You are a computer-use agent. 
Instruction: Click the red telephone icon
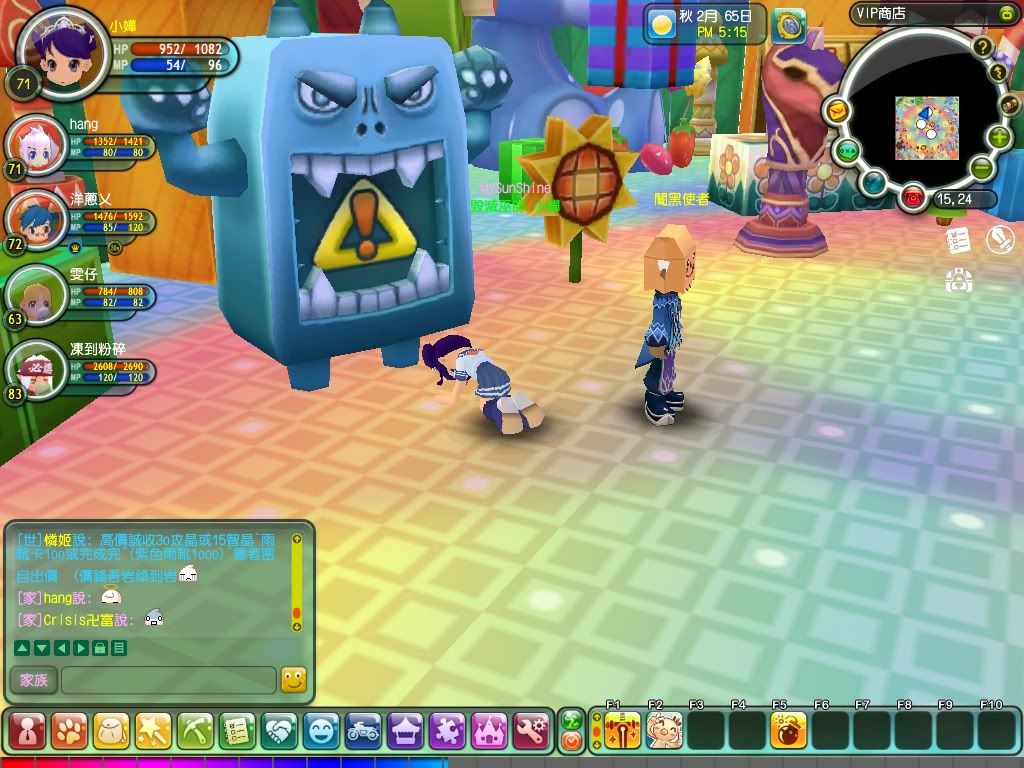point(912,198)
